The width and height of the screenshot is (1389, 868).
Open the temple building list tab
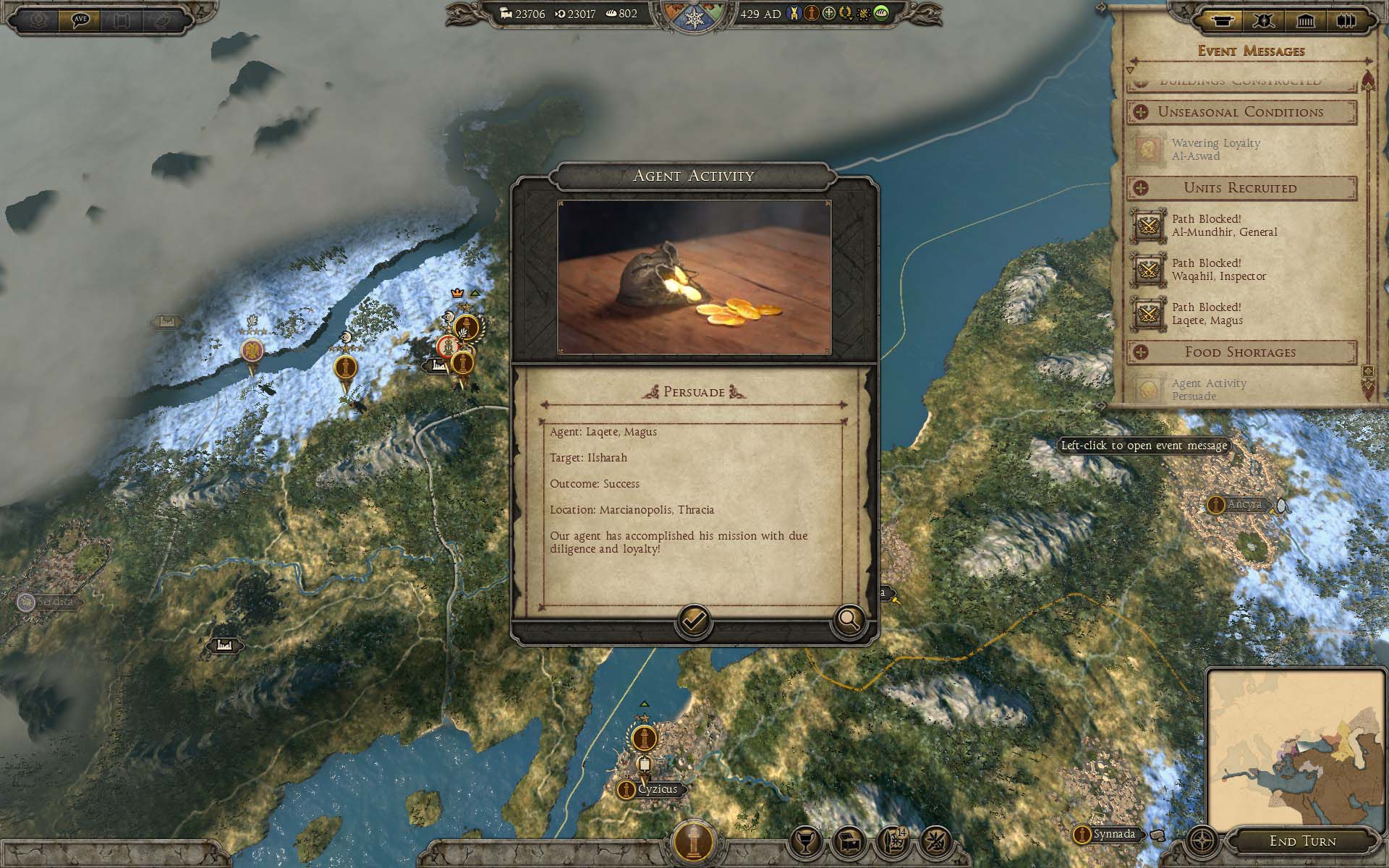[x=1305, y=20]
